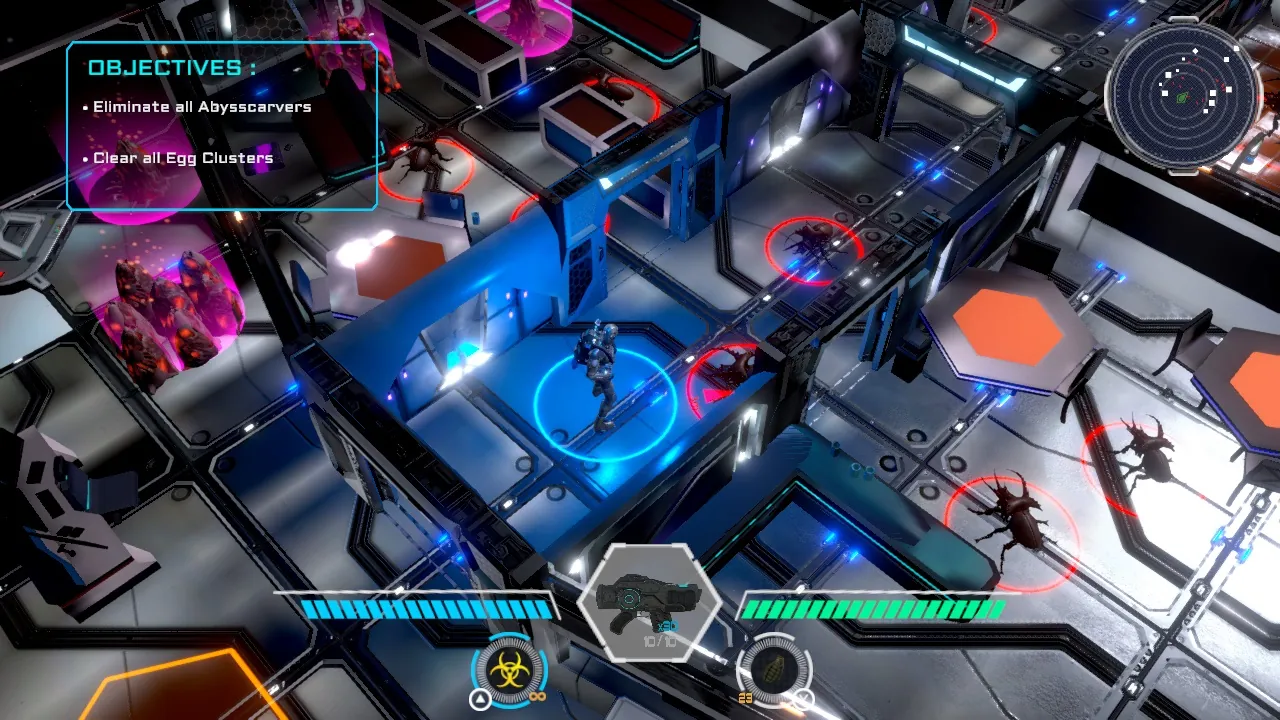
Task: Click the triangle button prompt near biohazard ability
Action: pos(479,697)
